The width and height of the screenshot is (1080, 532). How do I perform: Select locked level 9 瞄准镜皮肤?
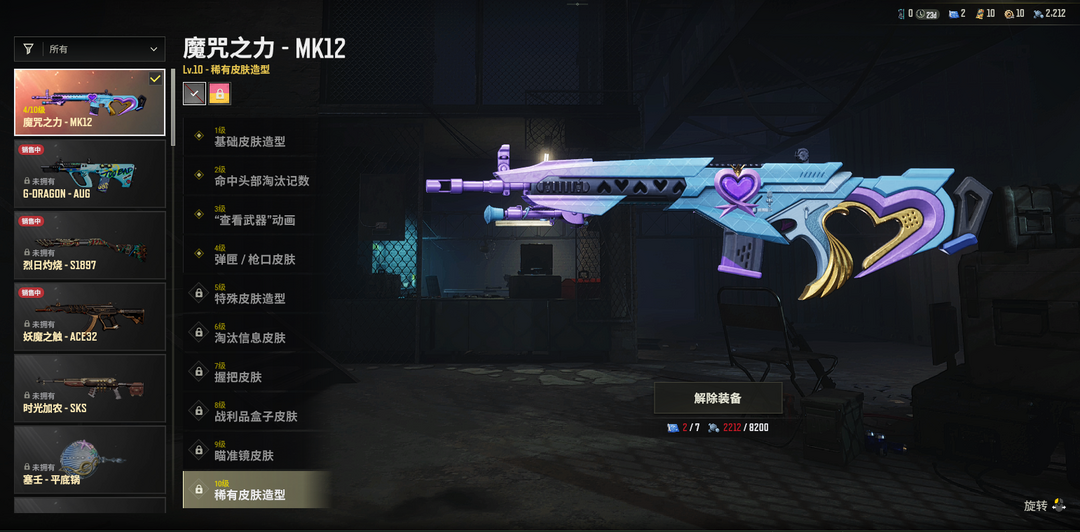256,450
